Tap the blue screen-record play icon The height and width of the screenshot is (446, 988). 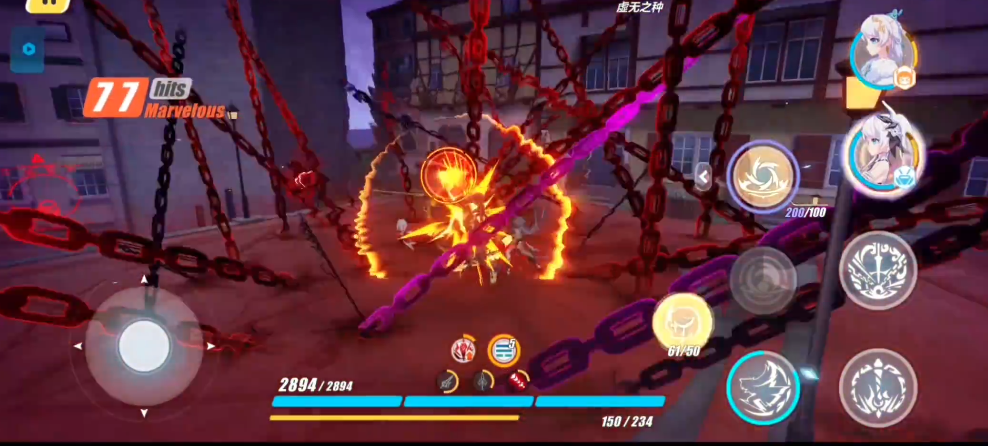pos(29,48)
